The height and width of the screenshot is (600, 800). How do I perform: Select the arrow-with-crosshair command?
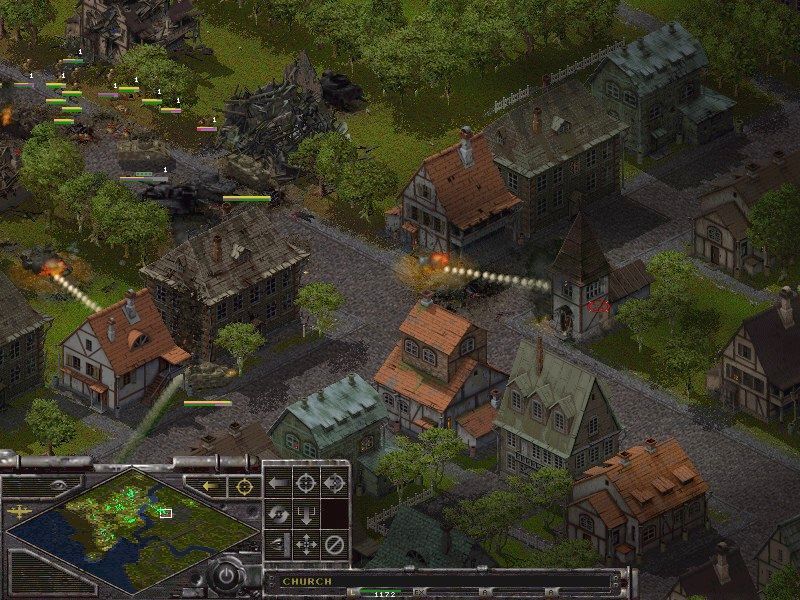pos(334,483)
